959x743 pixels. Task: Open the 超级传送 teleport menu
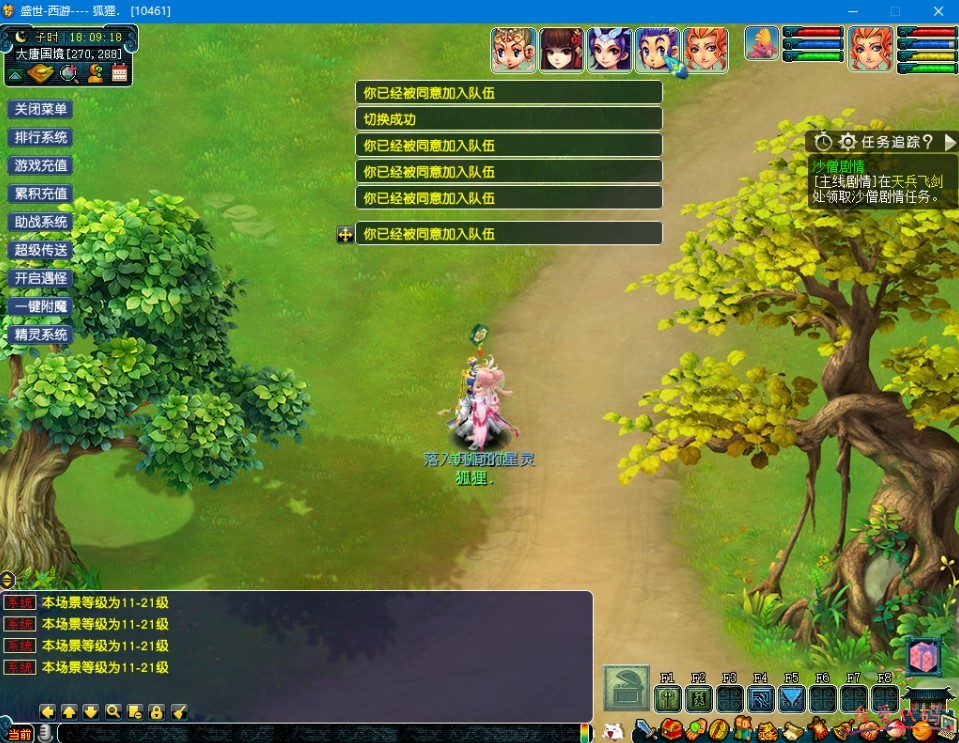point(41,250)
